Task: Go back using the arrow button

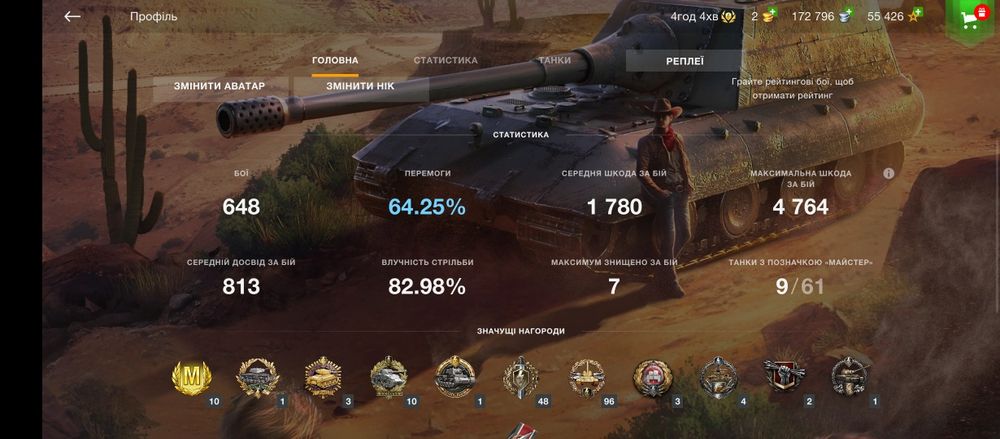Action: coord(72,17)
